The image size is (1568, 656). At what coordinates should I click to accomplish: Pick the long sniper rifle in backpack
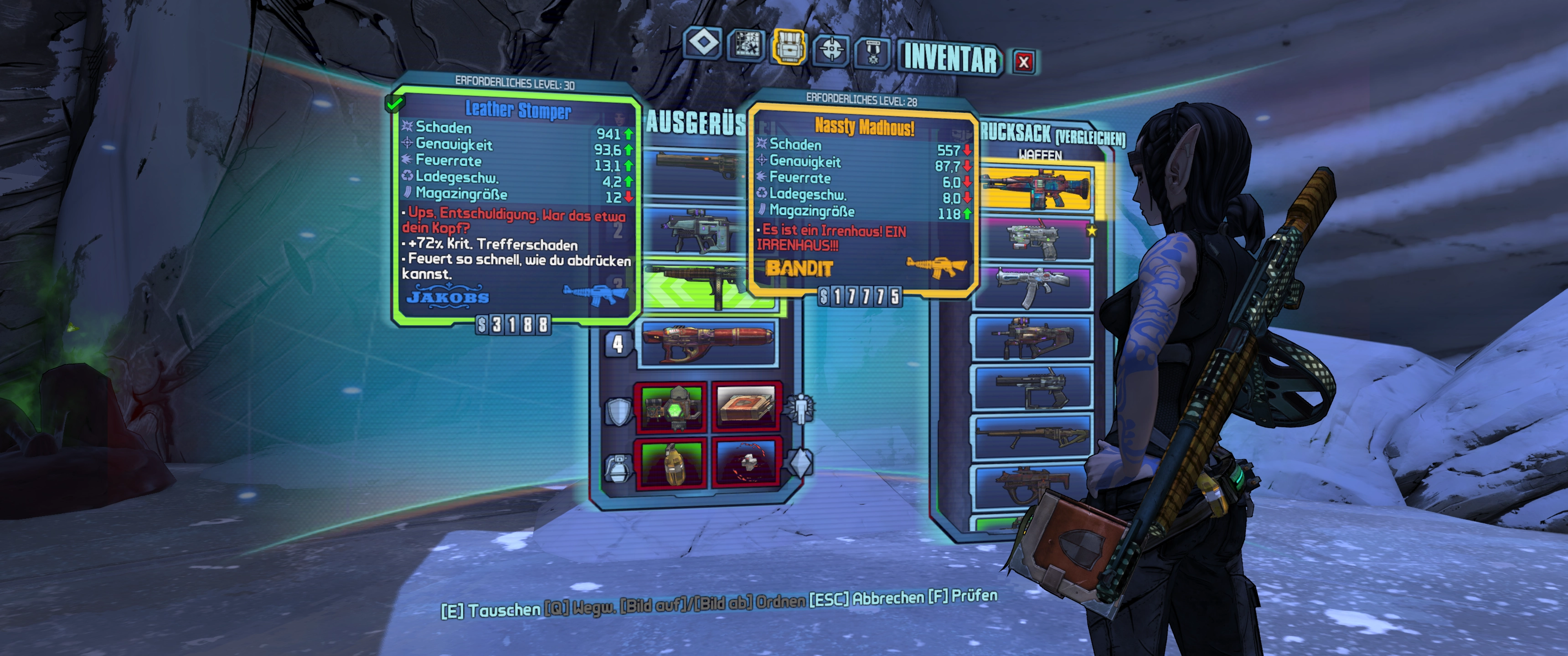pyautogui.click(x=1034, y=436)
